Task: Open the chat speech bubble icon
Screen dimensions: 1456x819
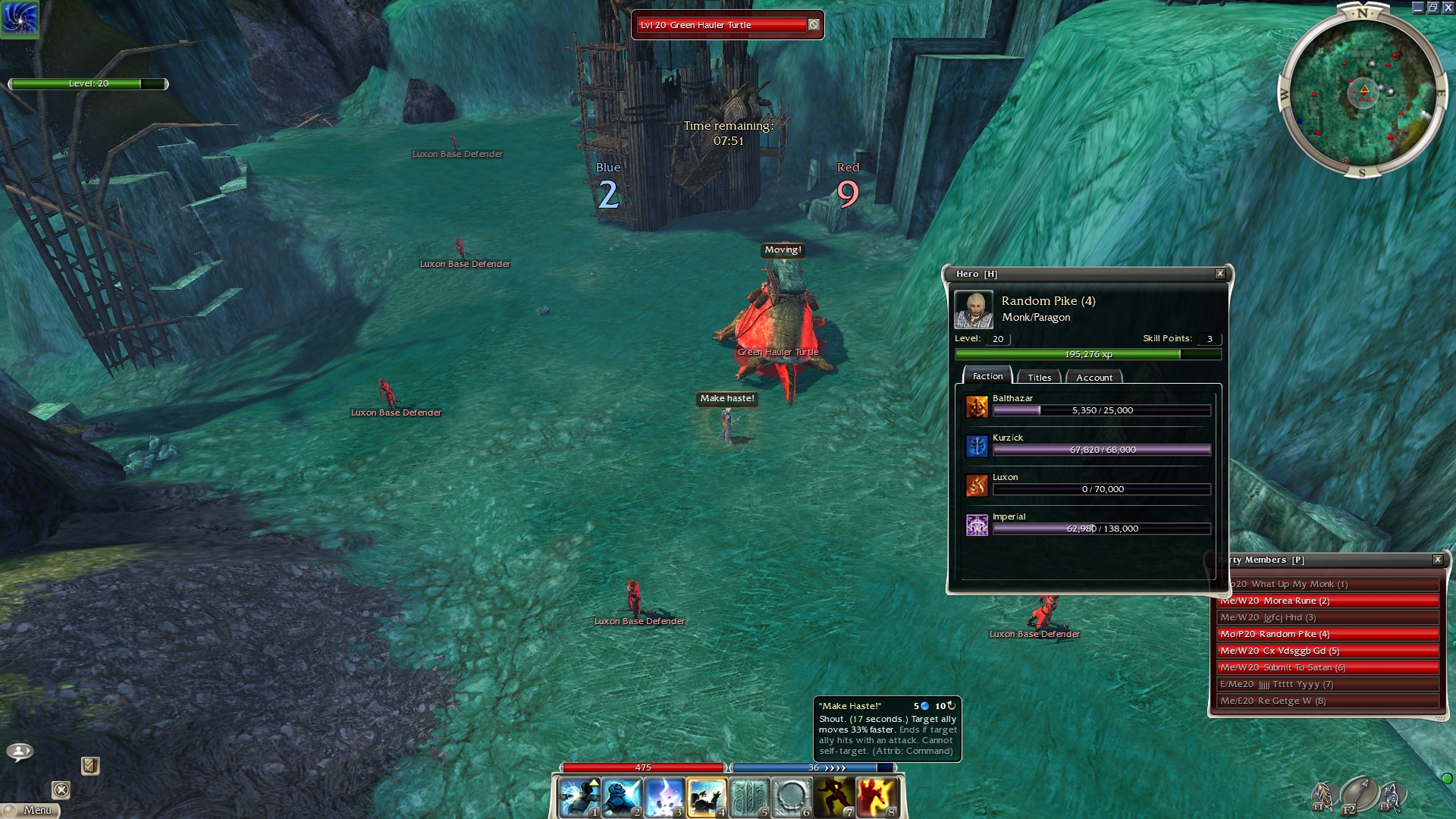Action: click(20, 752)
